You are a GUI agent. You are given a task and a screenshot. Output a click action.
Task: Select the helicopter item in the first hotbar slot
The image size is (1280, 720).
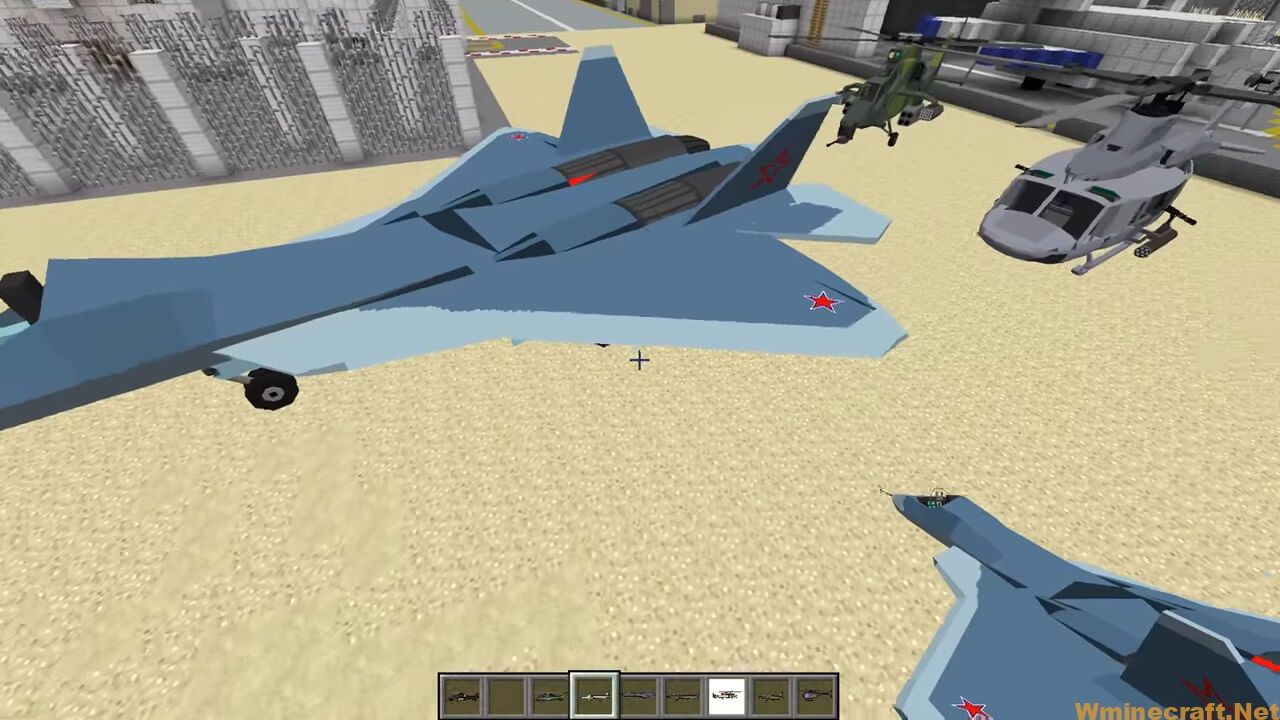tap(463, 695)
